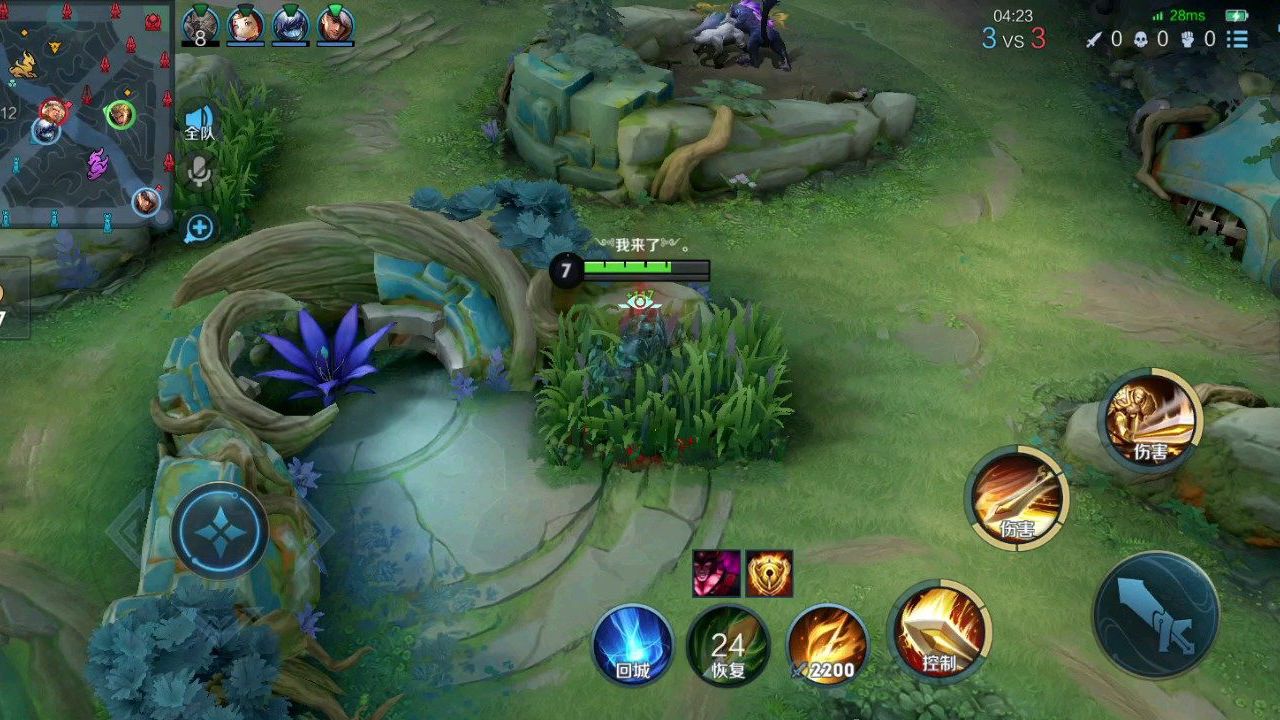Viewport: 1280px width, 720px height.
Task: Inspect the golden shield buff icon
Action: tap(769, 573)
